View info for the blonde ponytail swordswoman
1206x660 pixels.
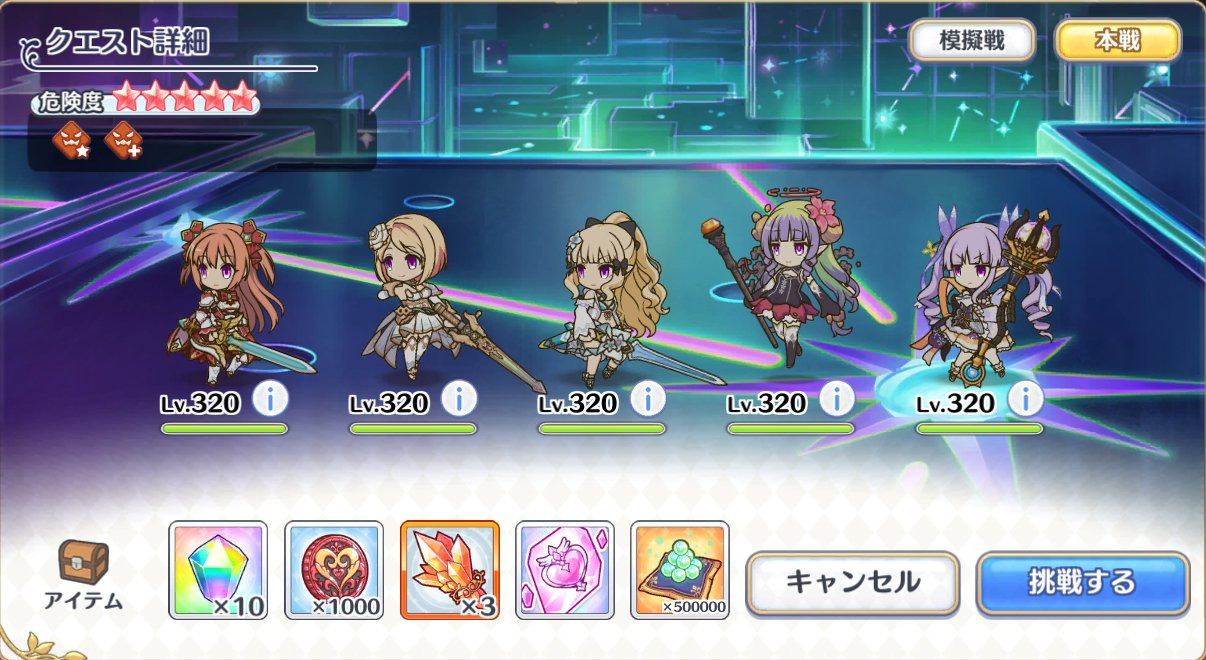tap(648, 399)
